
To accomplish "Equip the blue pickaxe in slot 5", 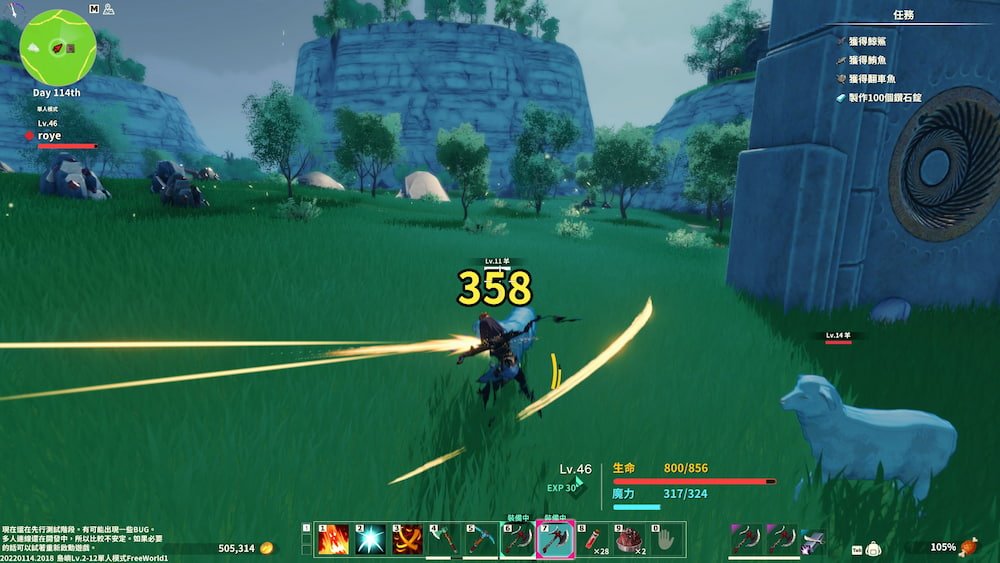I will point(481,540).
